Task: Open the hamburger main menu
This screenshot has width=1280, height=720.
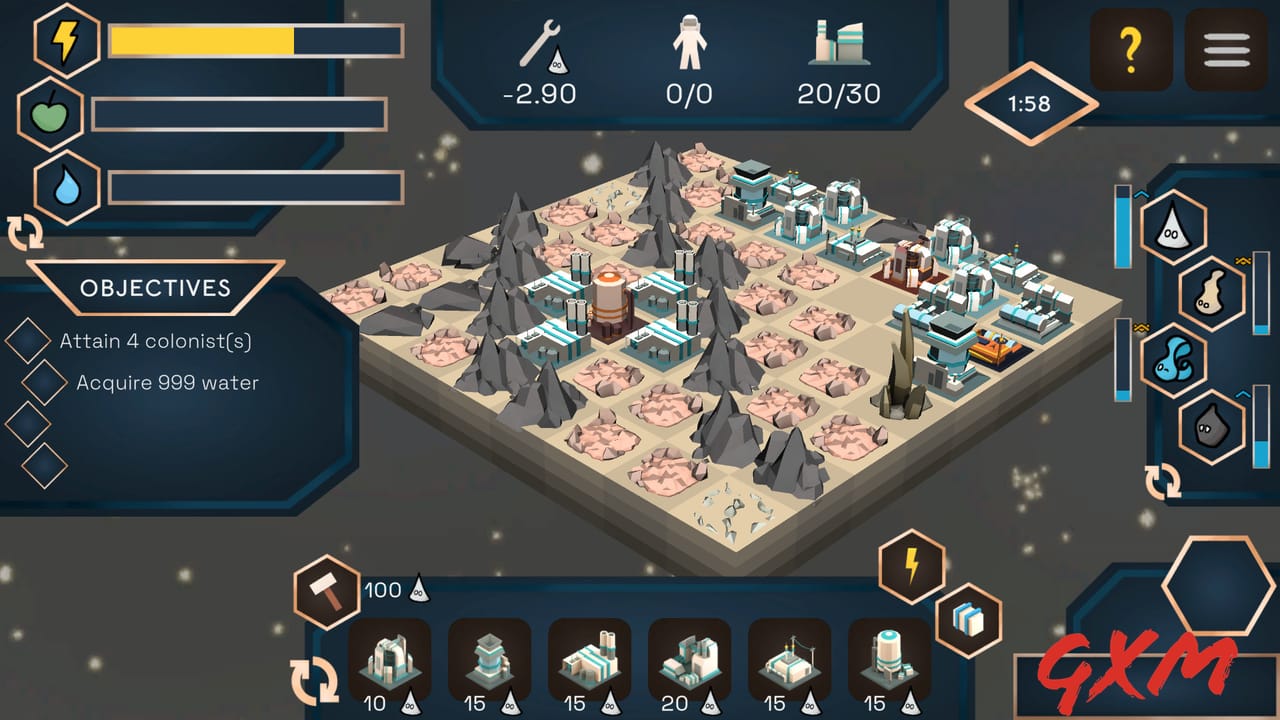Action: [1226, 49]
